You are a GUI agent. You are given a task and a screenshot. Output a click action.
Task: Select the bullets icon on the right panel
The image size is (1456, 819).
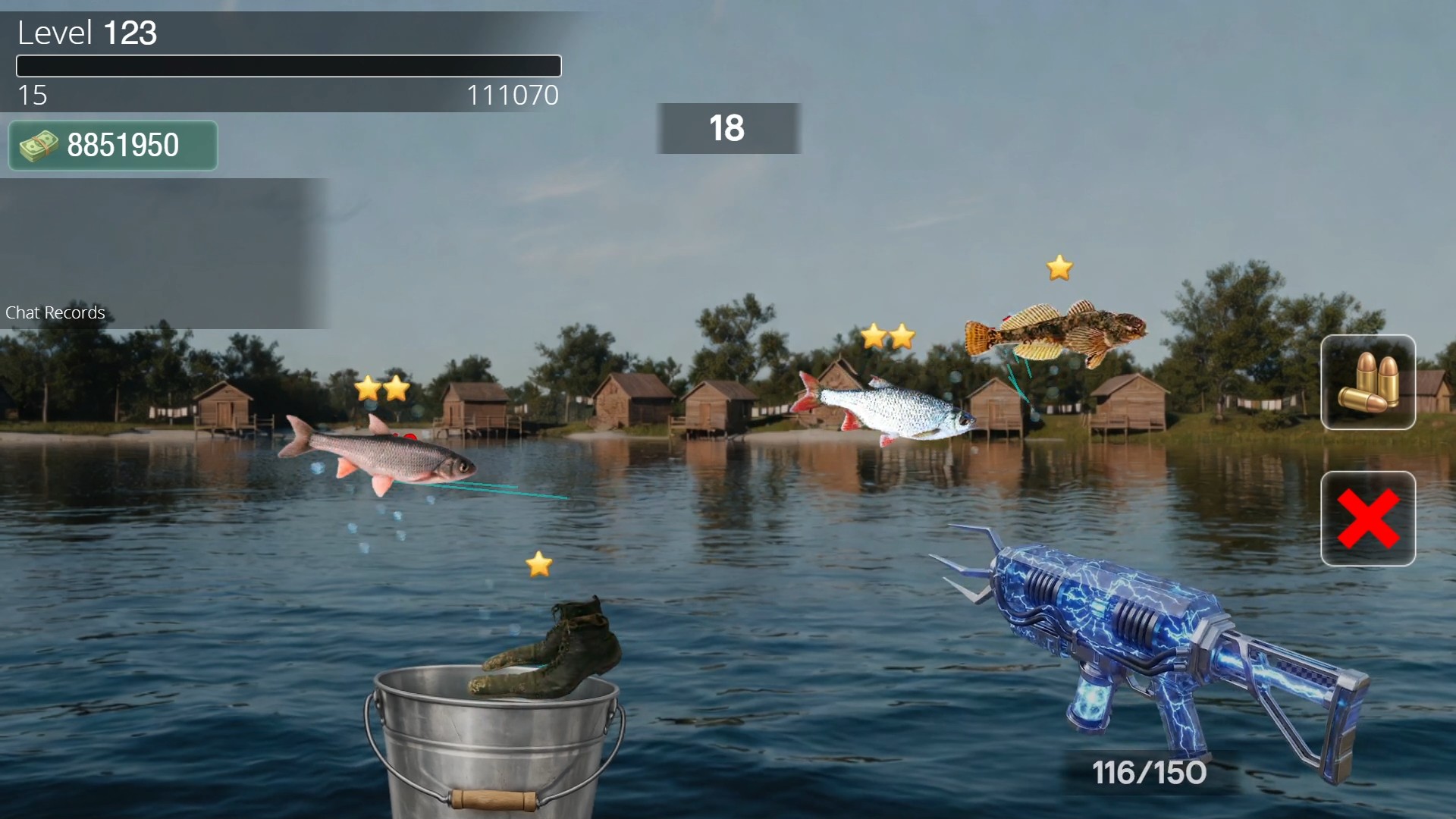[x=1367, y=383]
